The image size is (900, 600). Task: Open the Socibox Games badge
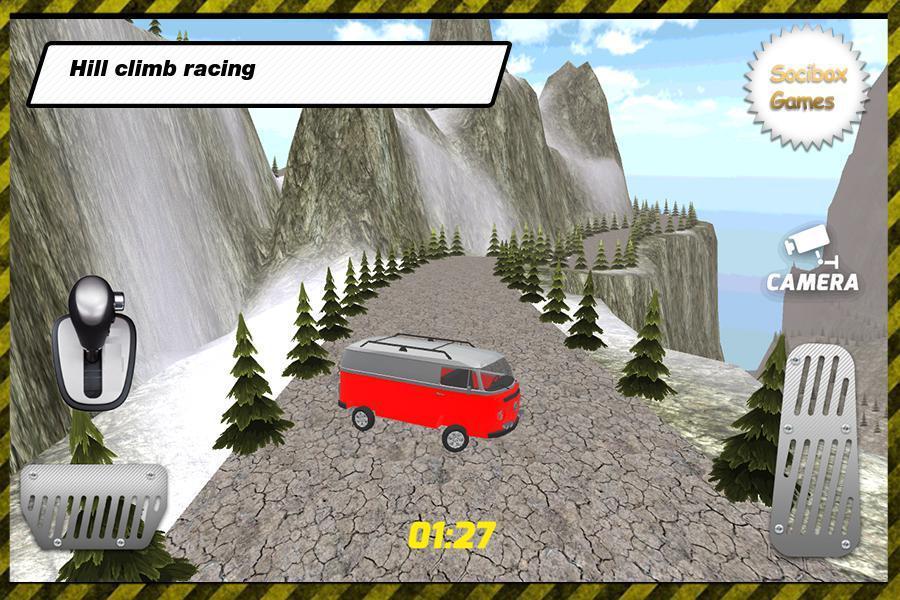click(802, 88)
